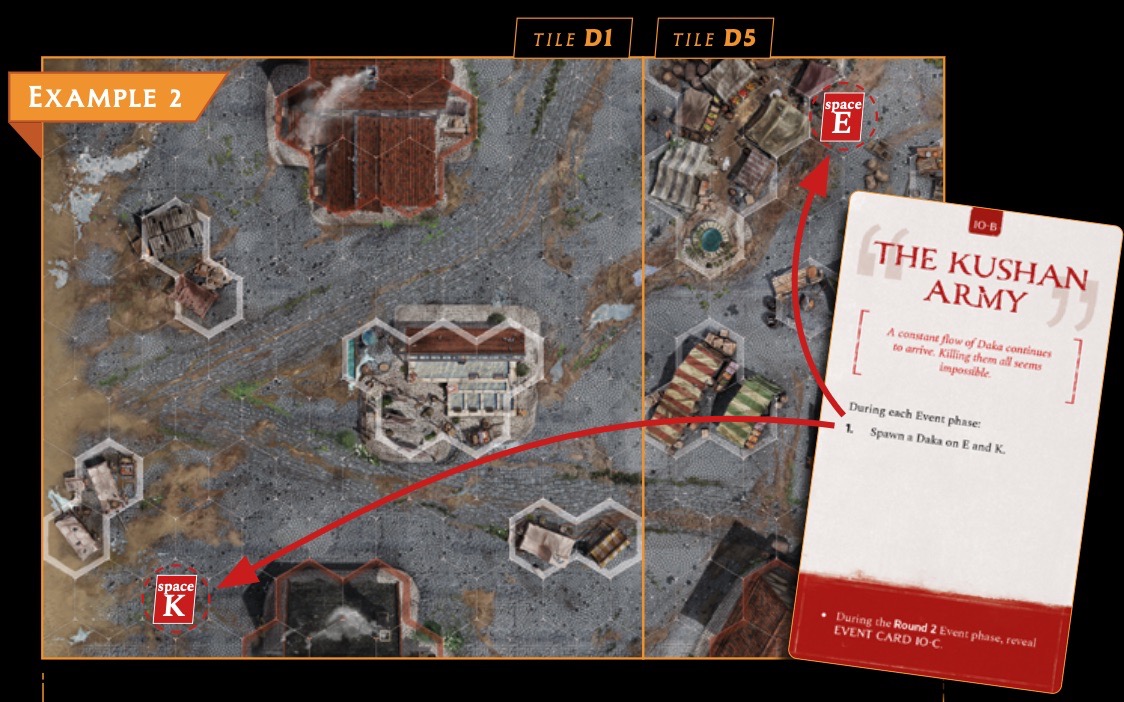1124x702 pixels.
Task: Select the space E spawn marker
Action: (x=842, y=117)
